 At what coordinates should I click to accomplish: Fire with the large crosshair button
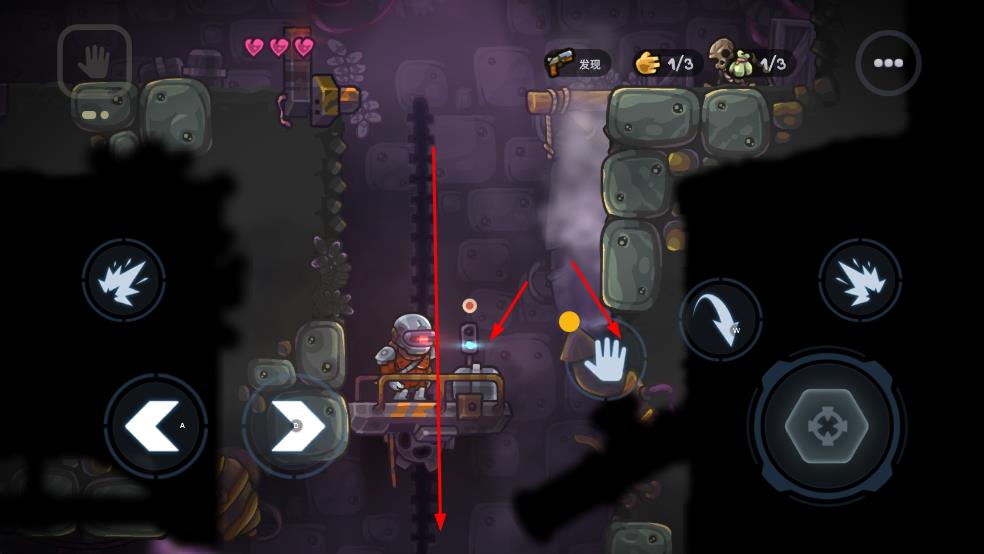pyautogui.click(x=827, y=427)
